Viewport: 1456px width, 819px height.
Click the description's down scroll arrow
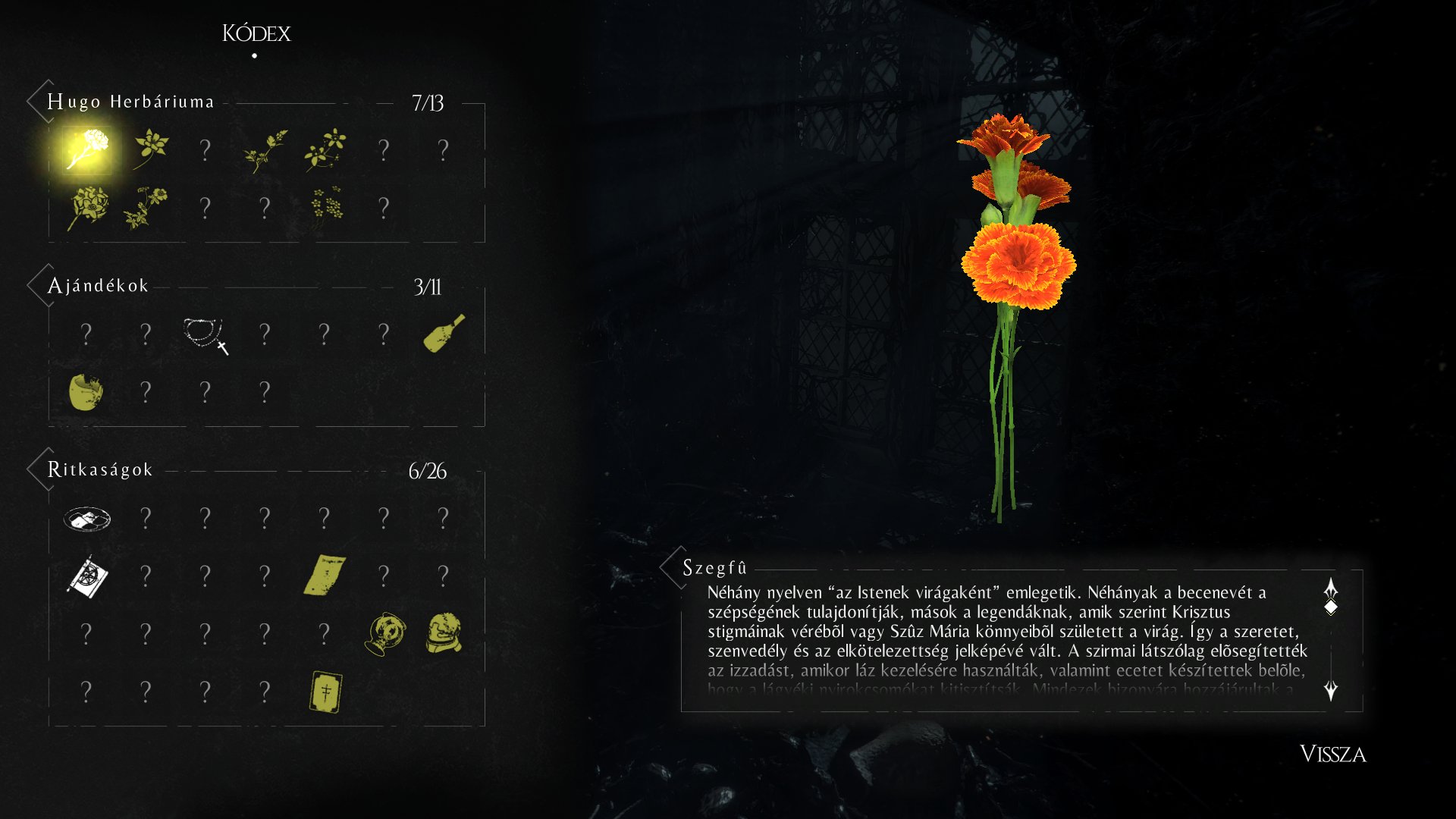tap(1331, 690)
